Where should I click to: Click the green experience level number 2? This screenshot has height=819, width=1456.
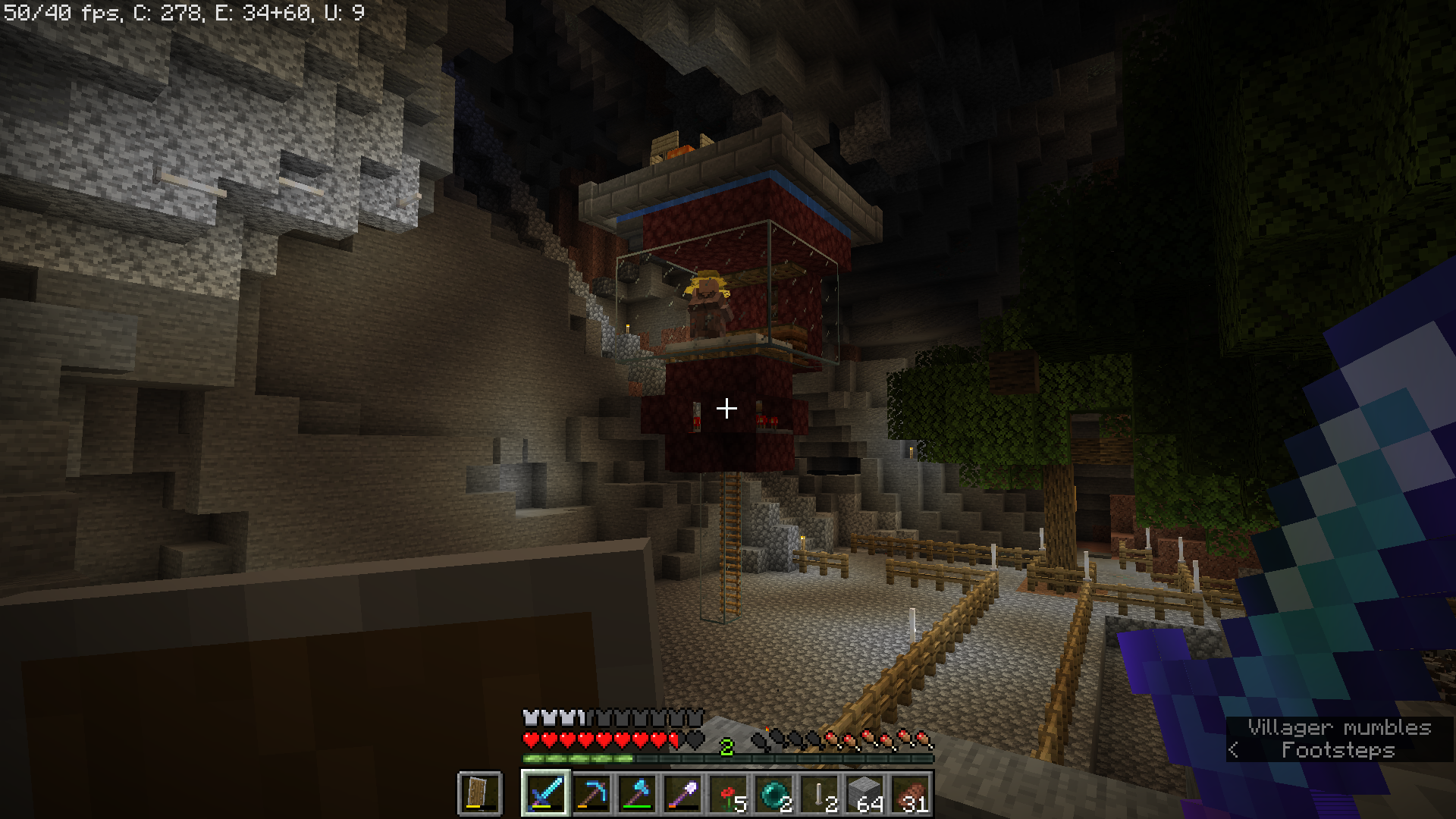(727, 748)
